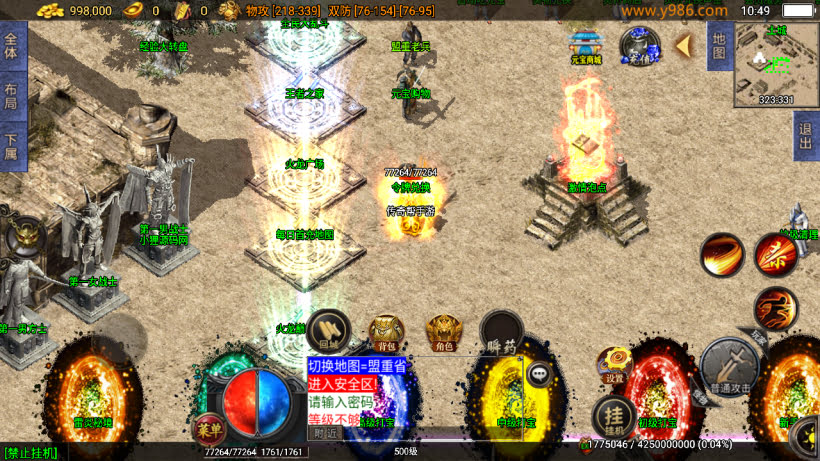Use the 回城 return-to-town scroll

328,330
